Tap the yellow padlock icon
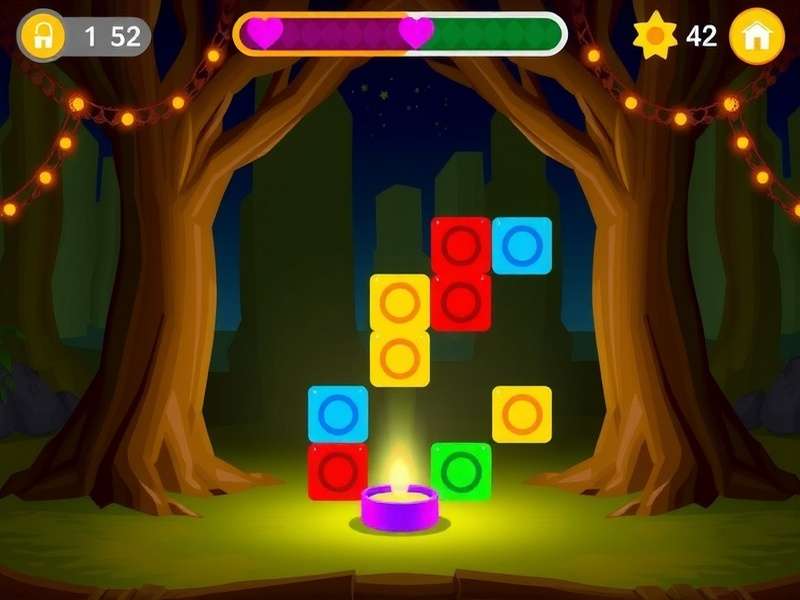800x600 pixels. pyautogui.click(x=43, y=36)
